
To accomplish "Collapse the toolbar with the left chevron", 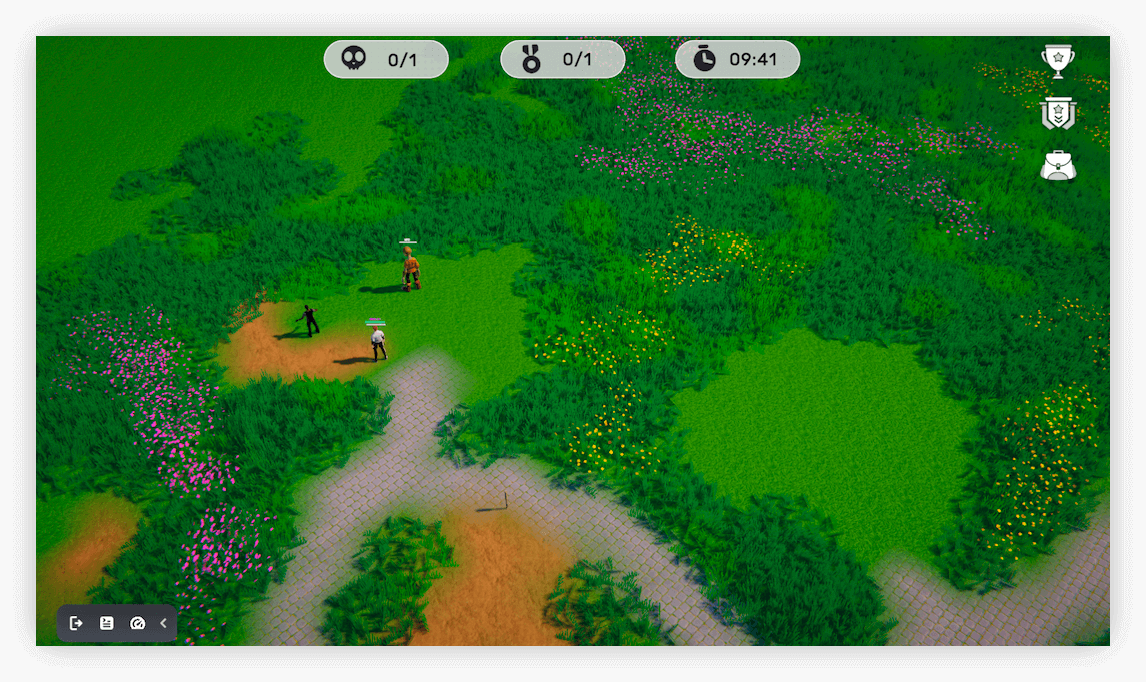I will (x=163, y=623).
